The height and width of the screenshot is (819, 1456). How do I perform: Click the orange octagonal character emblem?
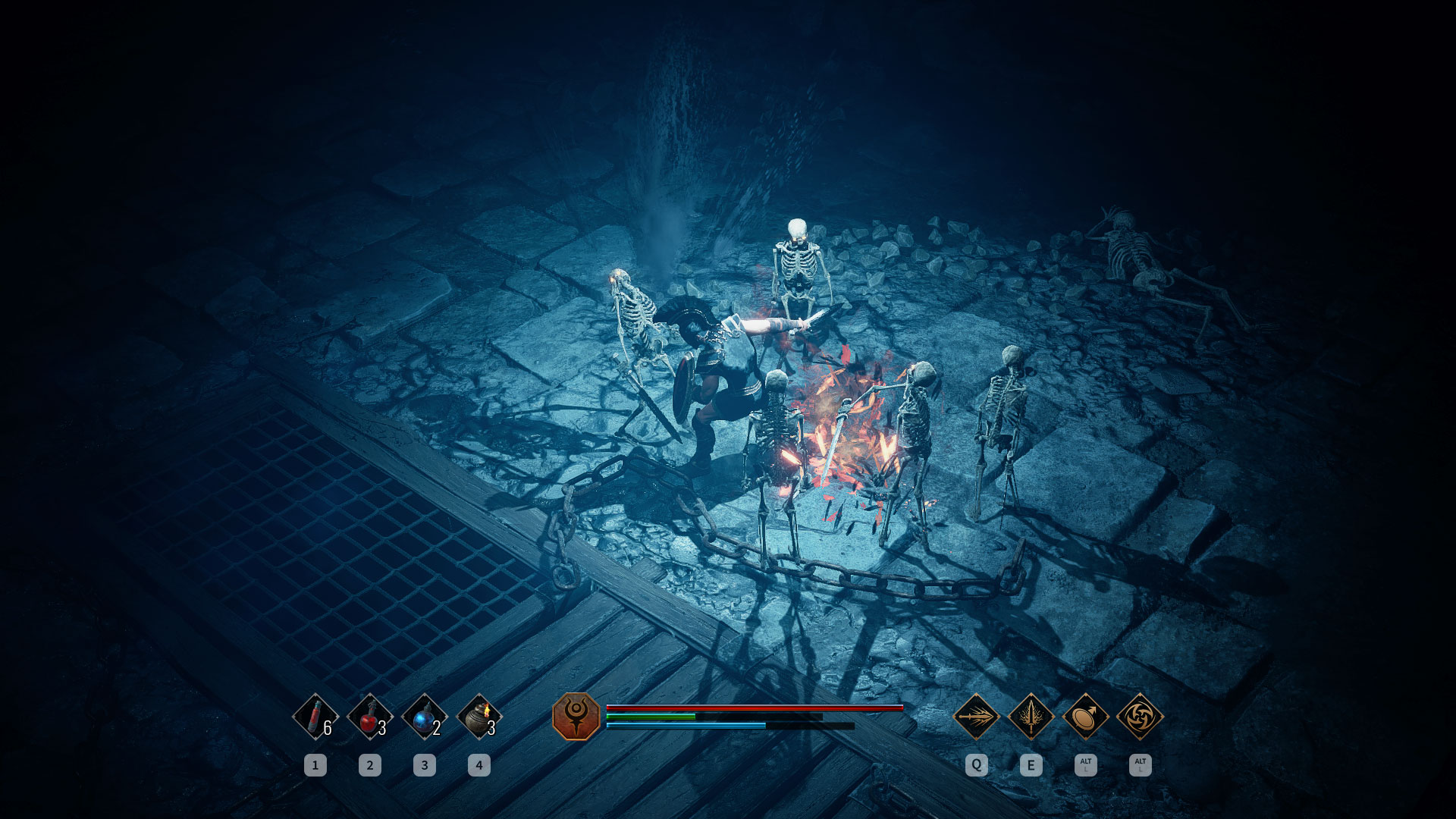click(576, 716)
